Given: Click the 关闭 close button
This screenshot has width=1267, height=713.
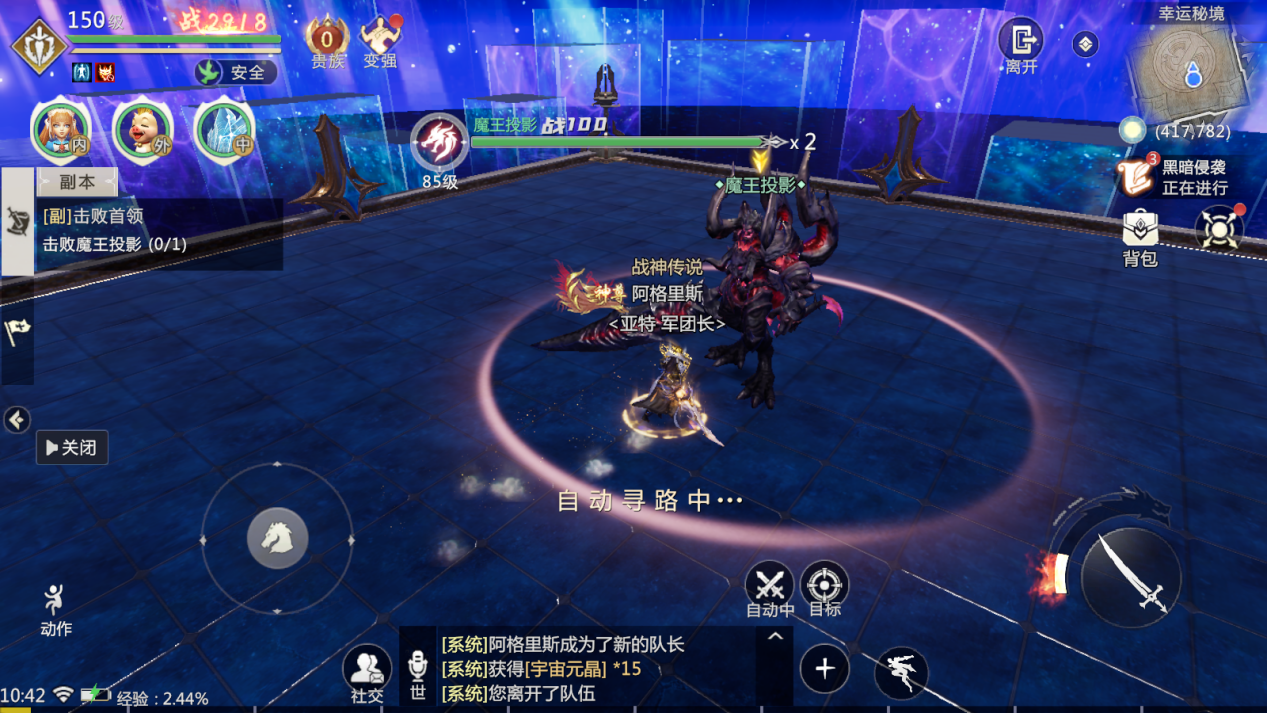Looking at the screenshot, I should point(72,447).
